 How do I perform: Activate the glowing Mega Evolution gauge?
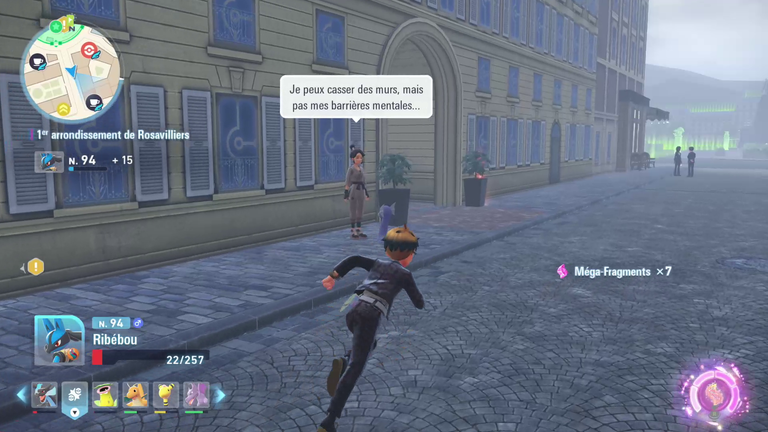[716, 390]
